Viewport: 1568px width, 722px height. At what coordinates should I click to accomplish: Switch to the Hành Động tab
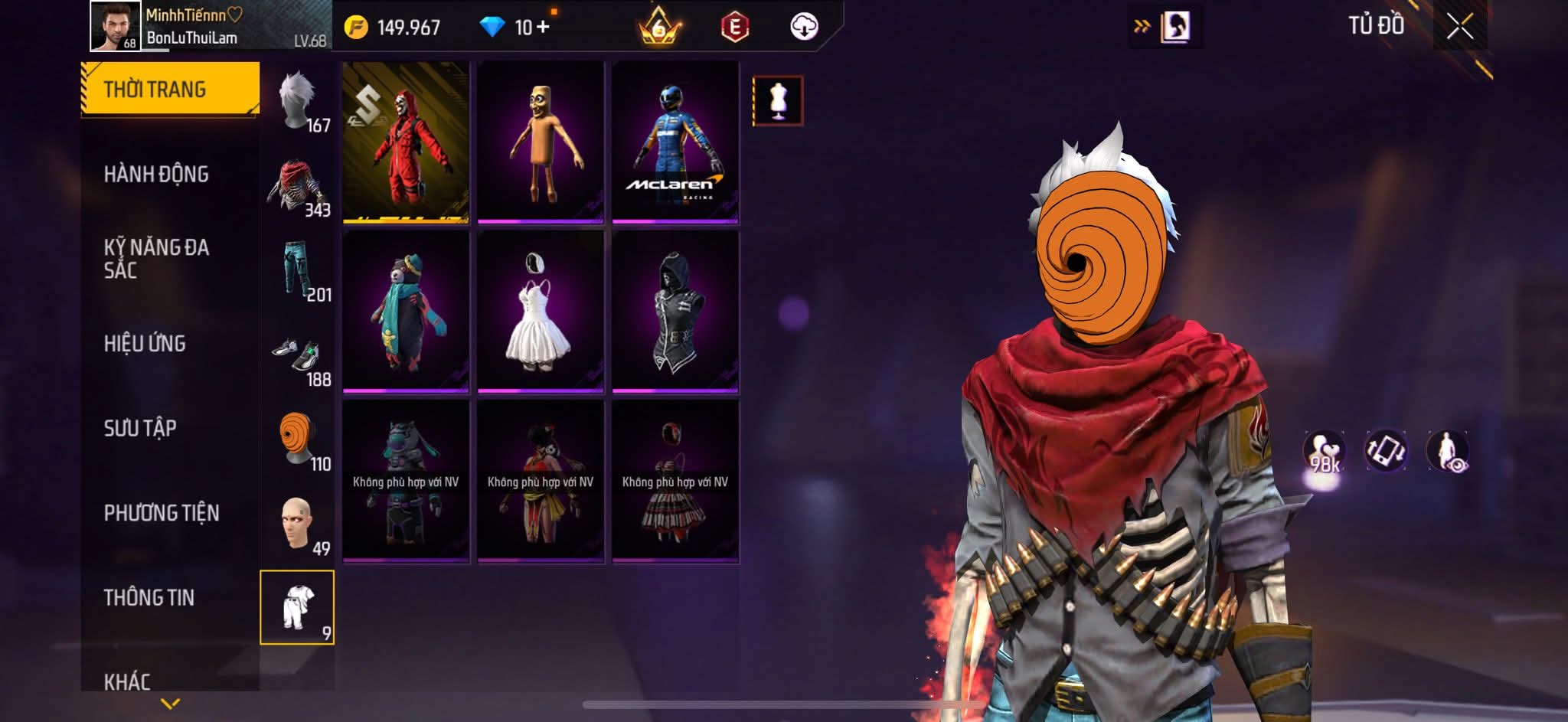pos(156,175)
